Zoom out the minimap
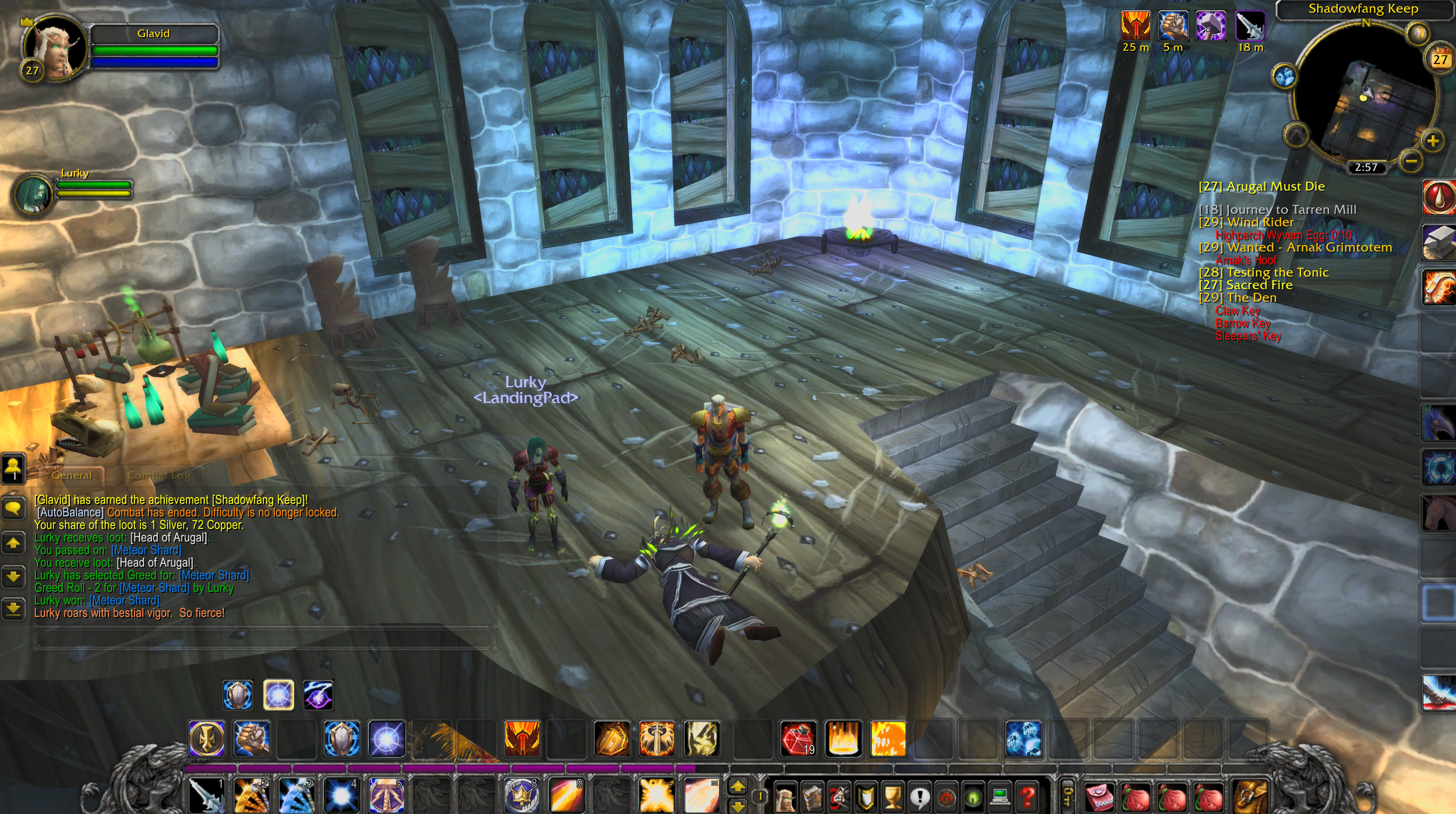The width and height of the screenshot is (1456, 814). 1411,162
